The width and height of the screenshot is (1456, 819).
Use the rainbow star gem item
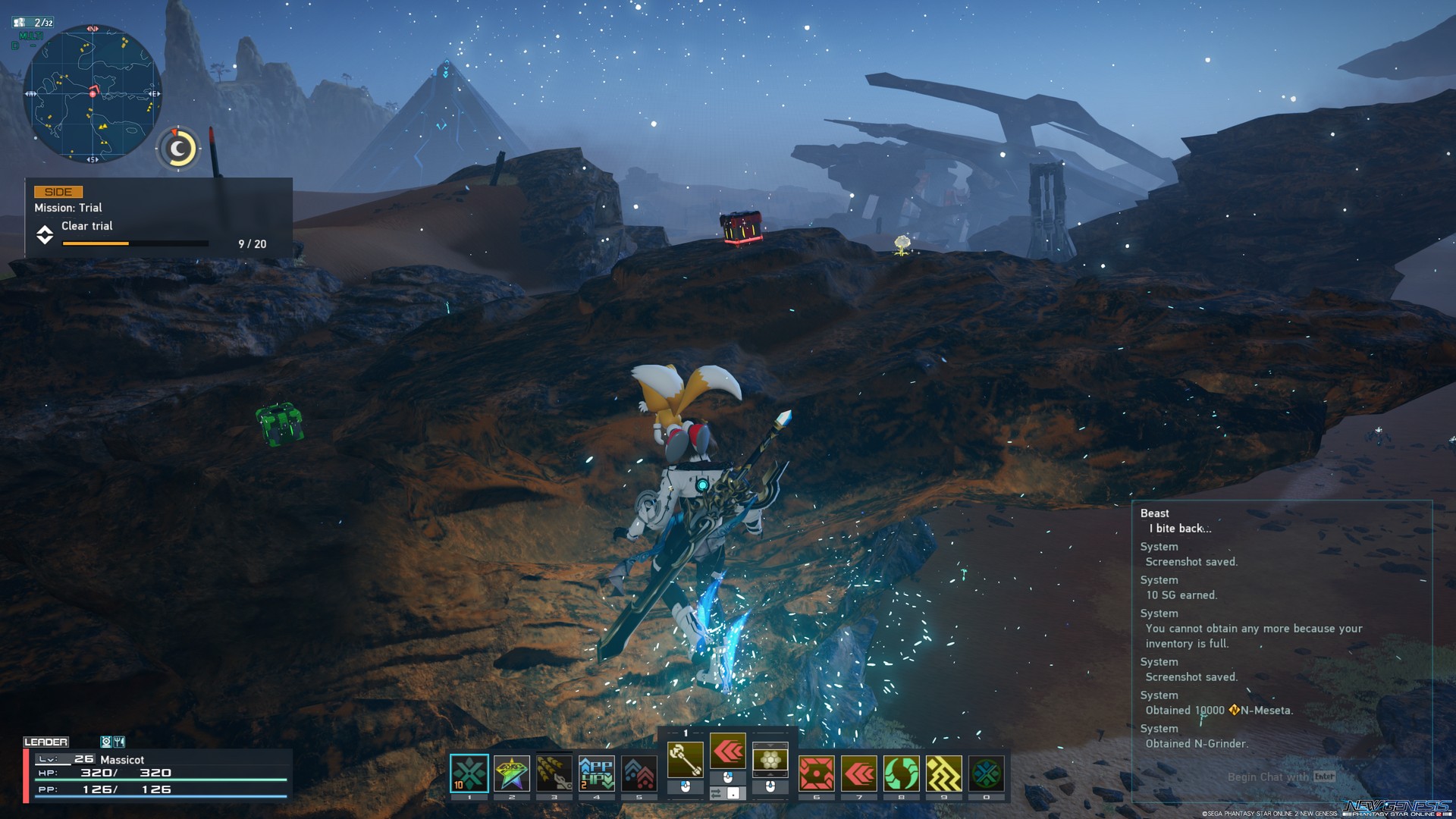512,773
